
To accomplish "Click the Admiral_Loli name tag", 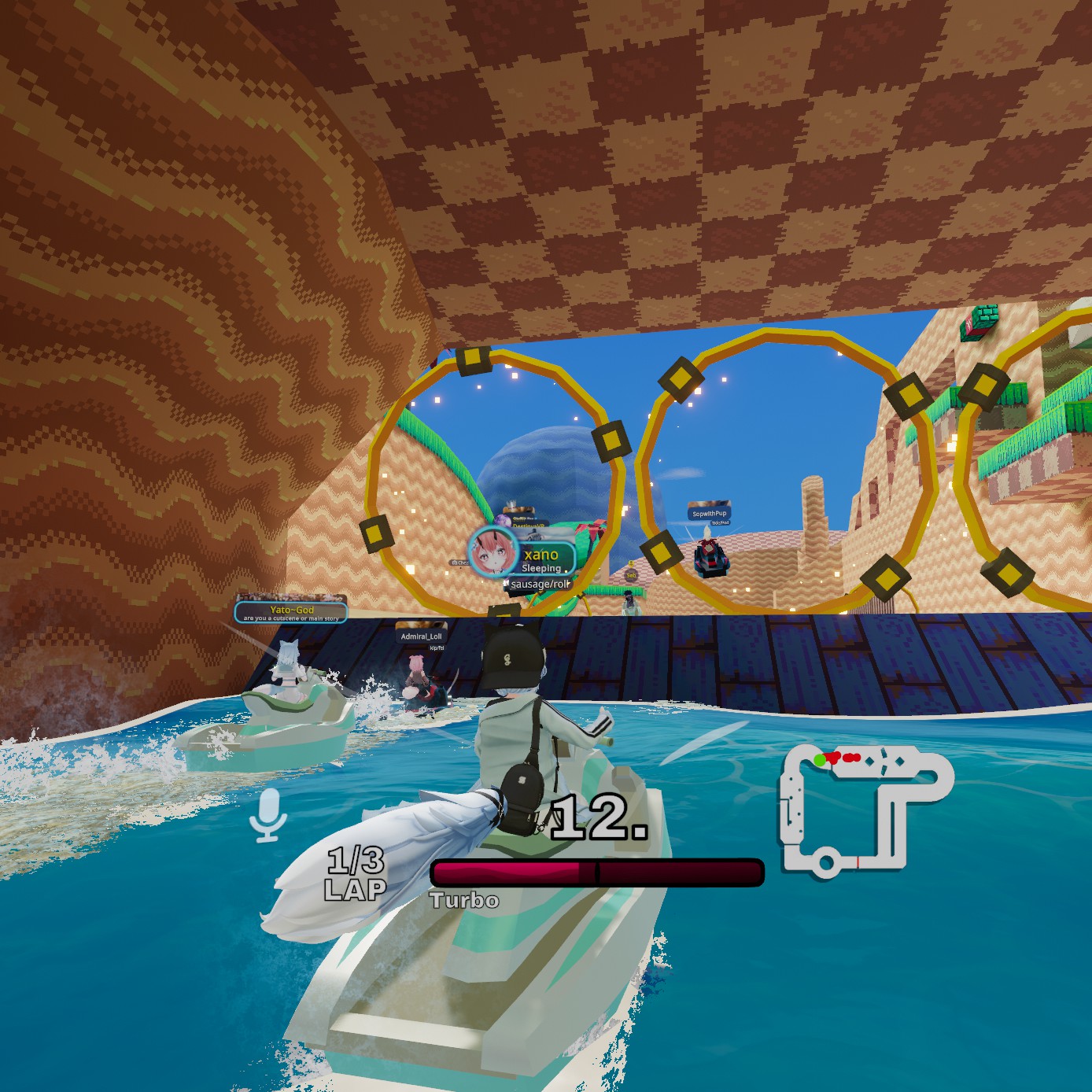I will click(421, 636).
